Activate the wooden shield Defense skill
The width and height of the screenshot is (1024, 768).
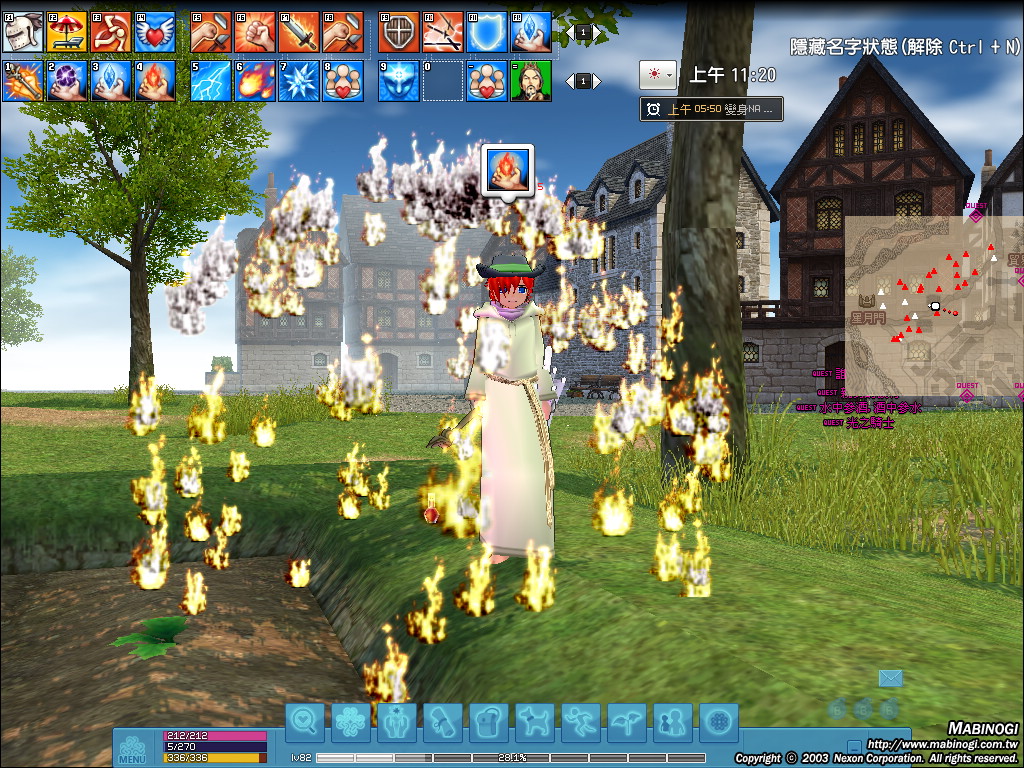click(399, 32)
